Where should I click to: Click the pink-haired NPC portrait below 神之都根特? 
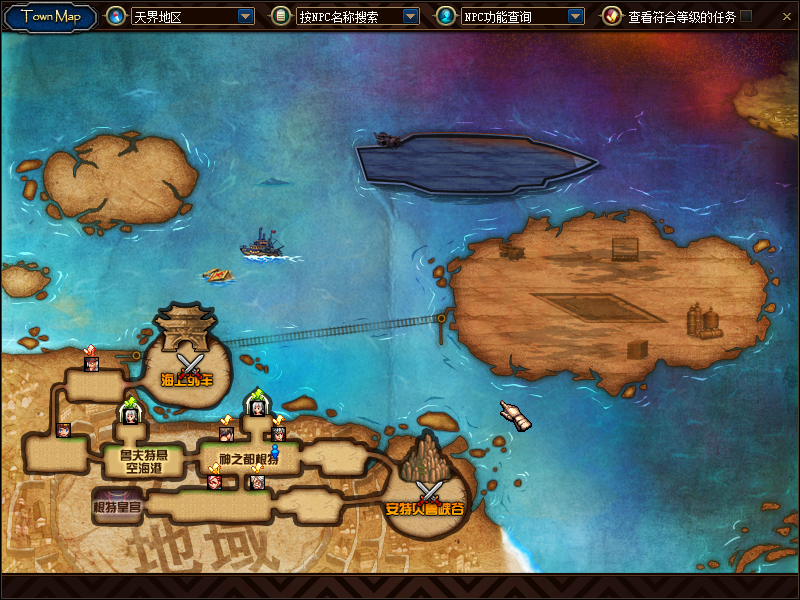(x=214, y=481)
